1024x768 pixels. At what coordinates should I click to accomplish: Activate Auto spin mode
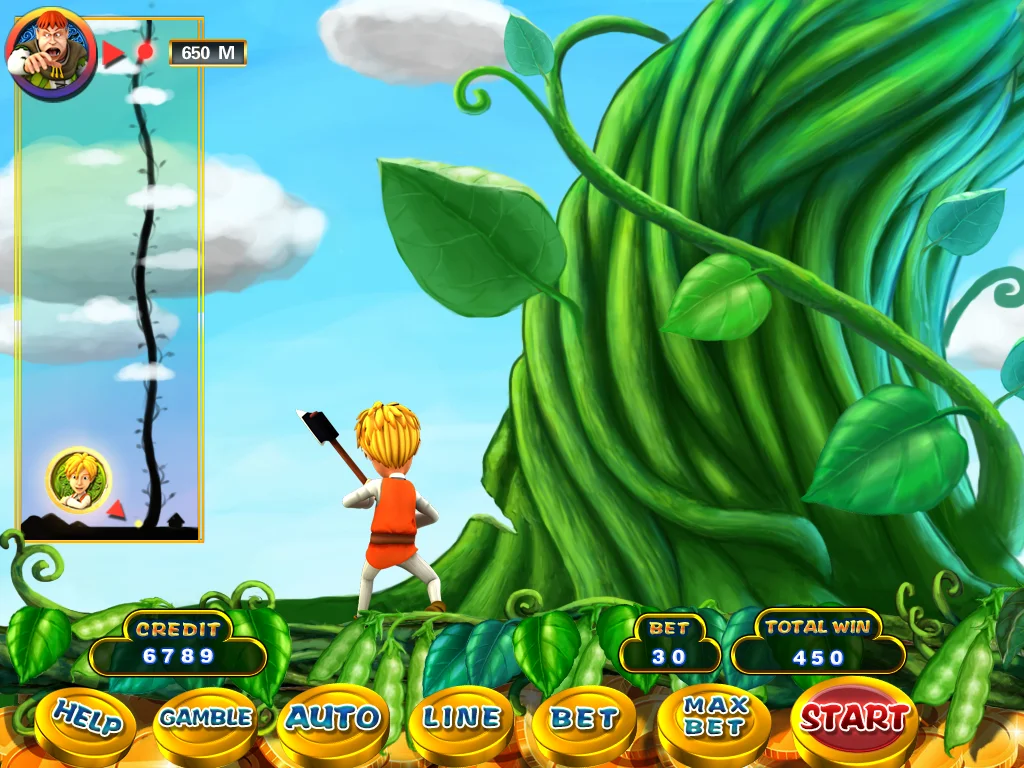click(x=333, y=718)
